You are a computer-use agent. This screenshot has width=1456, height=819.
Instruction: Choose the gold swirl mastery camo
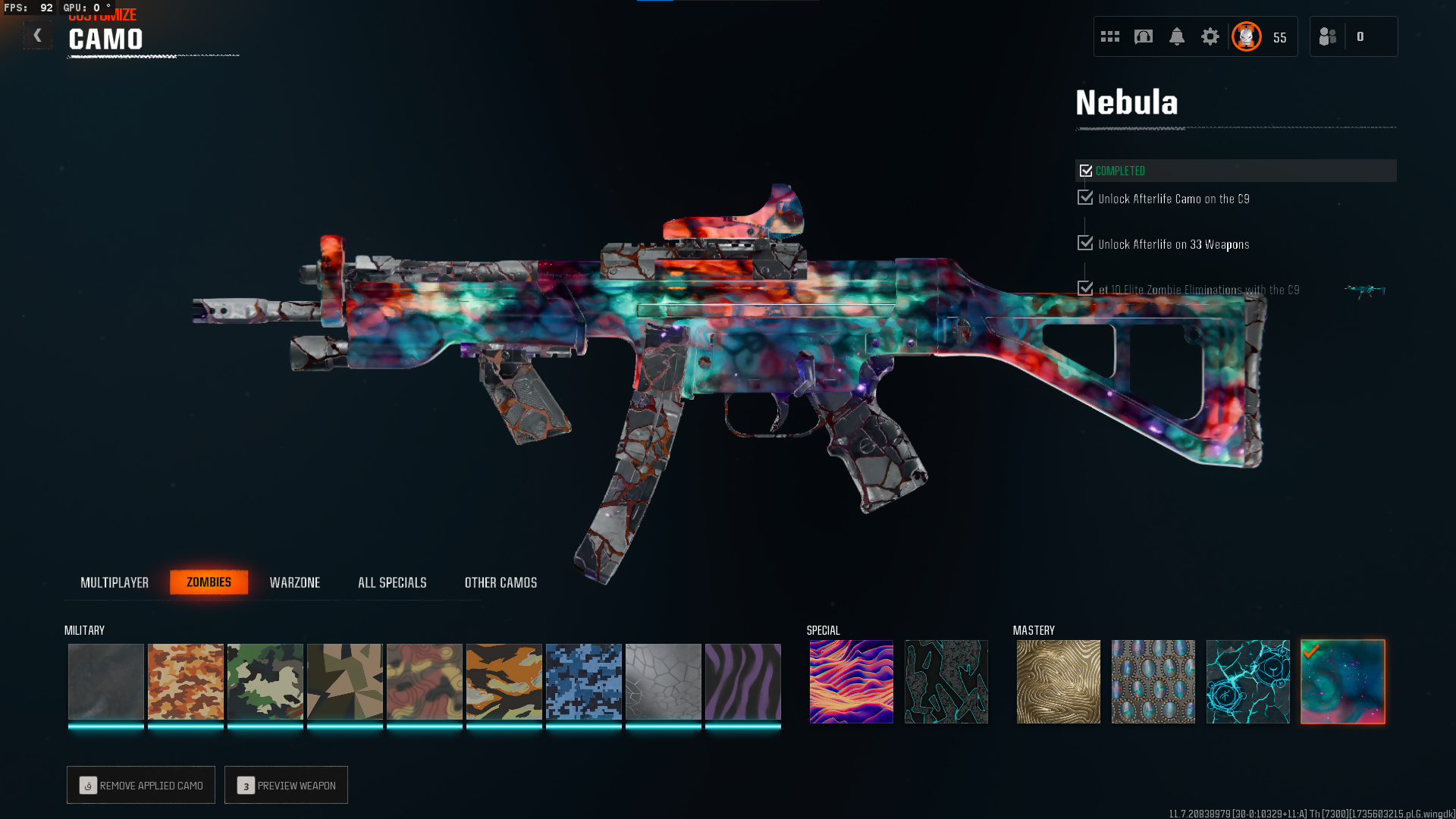click(1058, 682)
